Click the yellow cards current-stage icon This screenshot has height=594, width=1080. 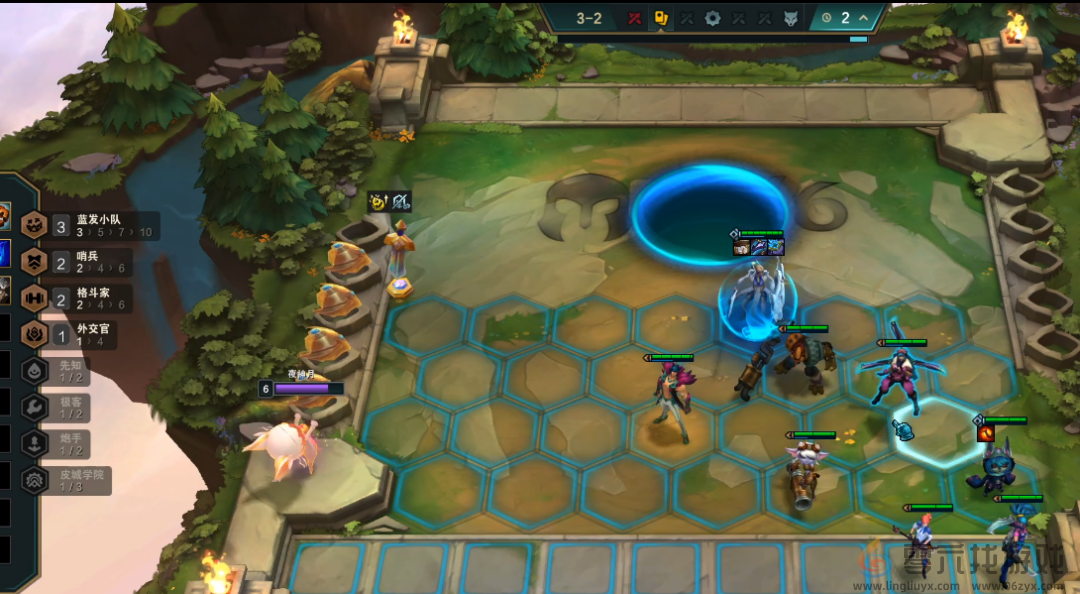pos(661,18)
